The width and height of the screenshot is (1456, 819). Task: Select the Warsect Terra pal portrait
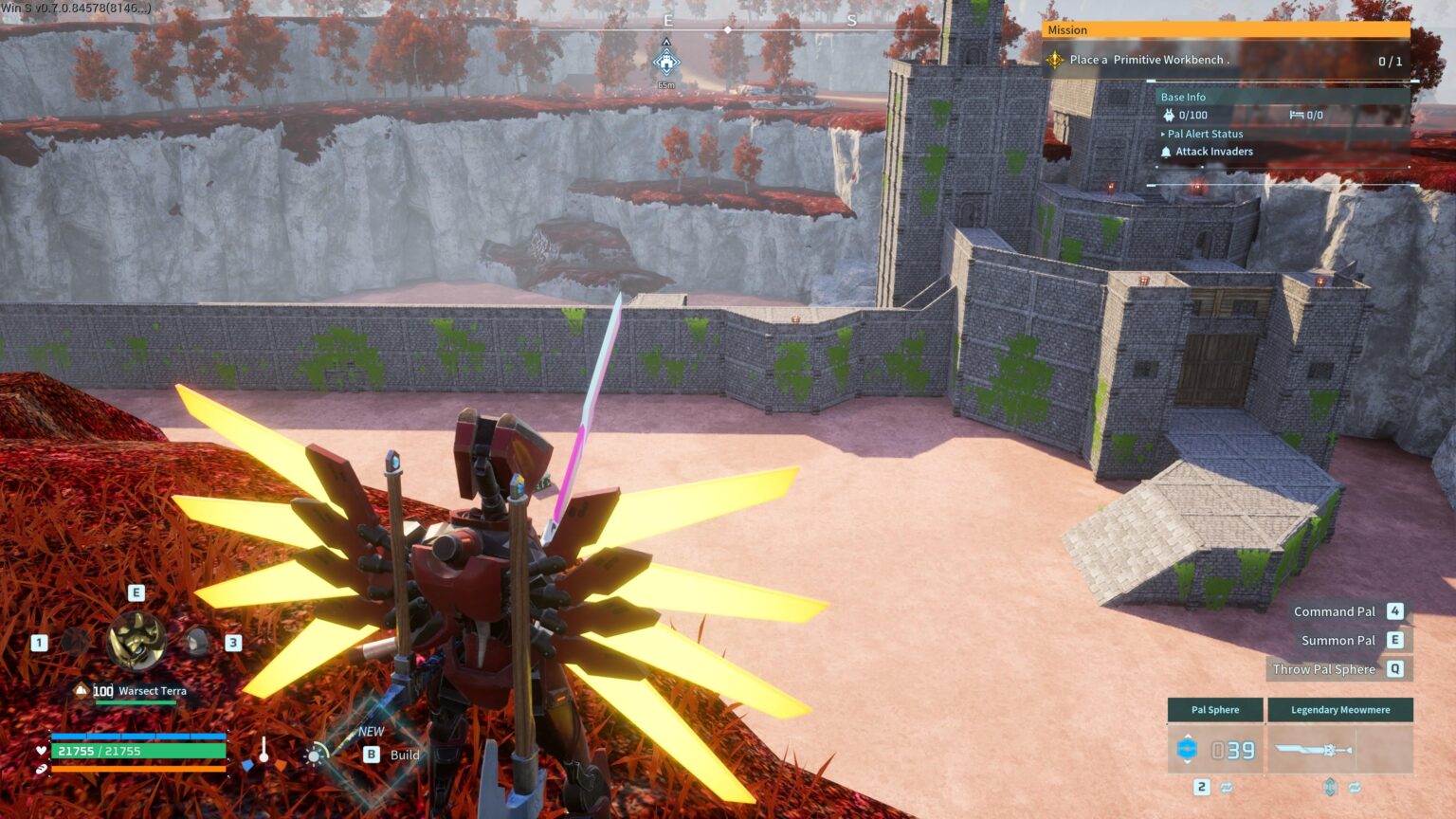tap(136, 641)
